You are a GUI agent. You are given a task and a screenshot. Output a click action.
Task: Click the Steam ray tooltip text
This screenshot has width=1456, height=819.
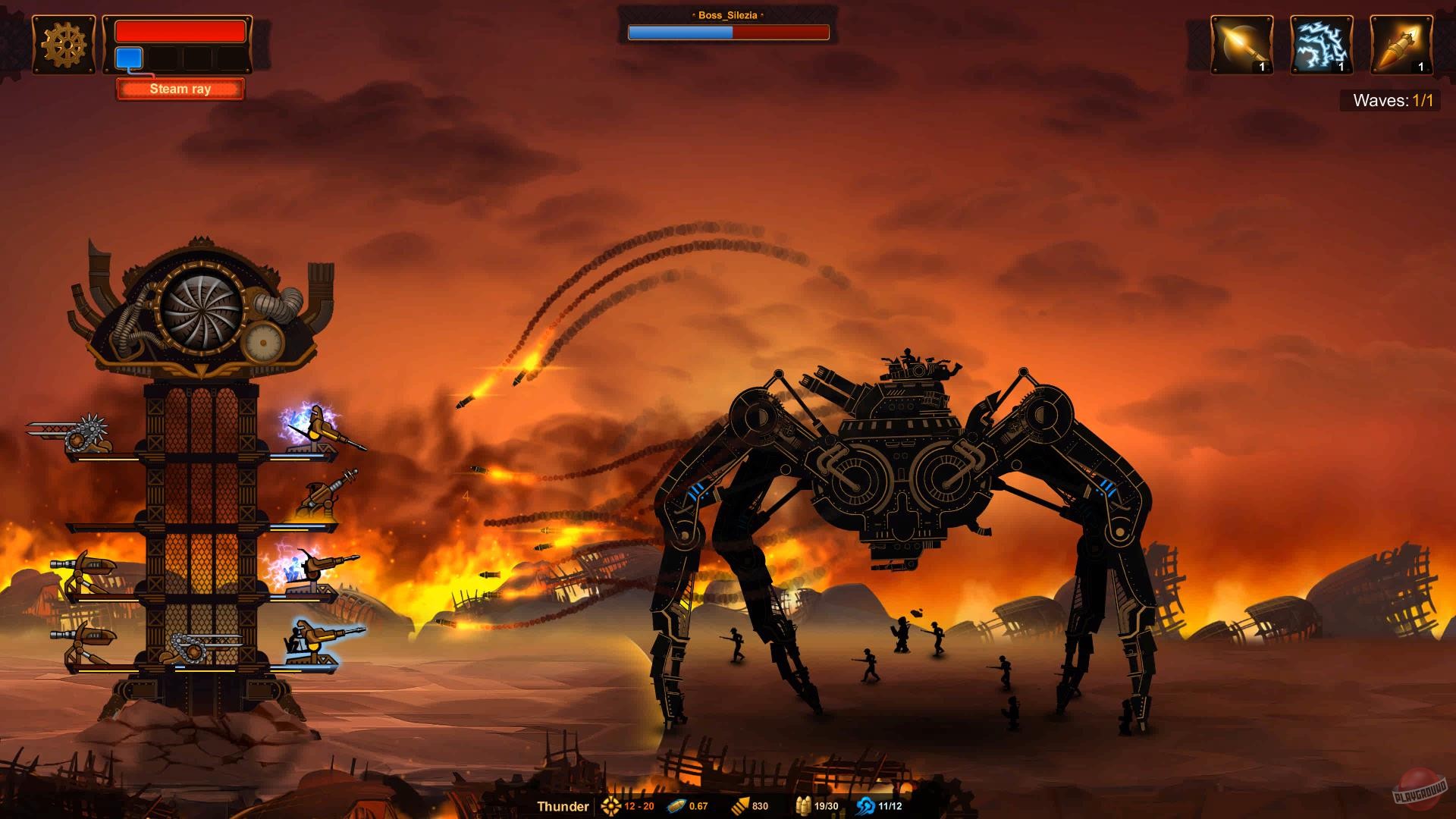tap(180, 89)
